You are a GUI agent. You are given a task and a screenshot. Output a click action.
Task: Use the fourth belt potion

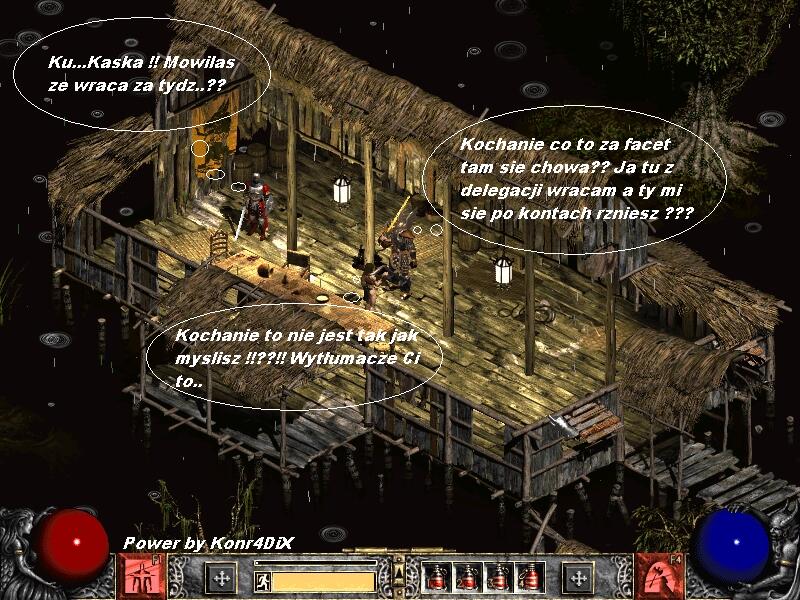point(527,577)
